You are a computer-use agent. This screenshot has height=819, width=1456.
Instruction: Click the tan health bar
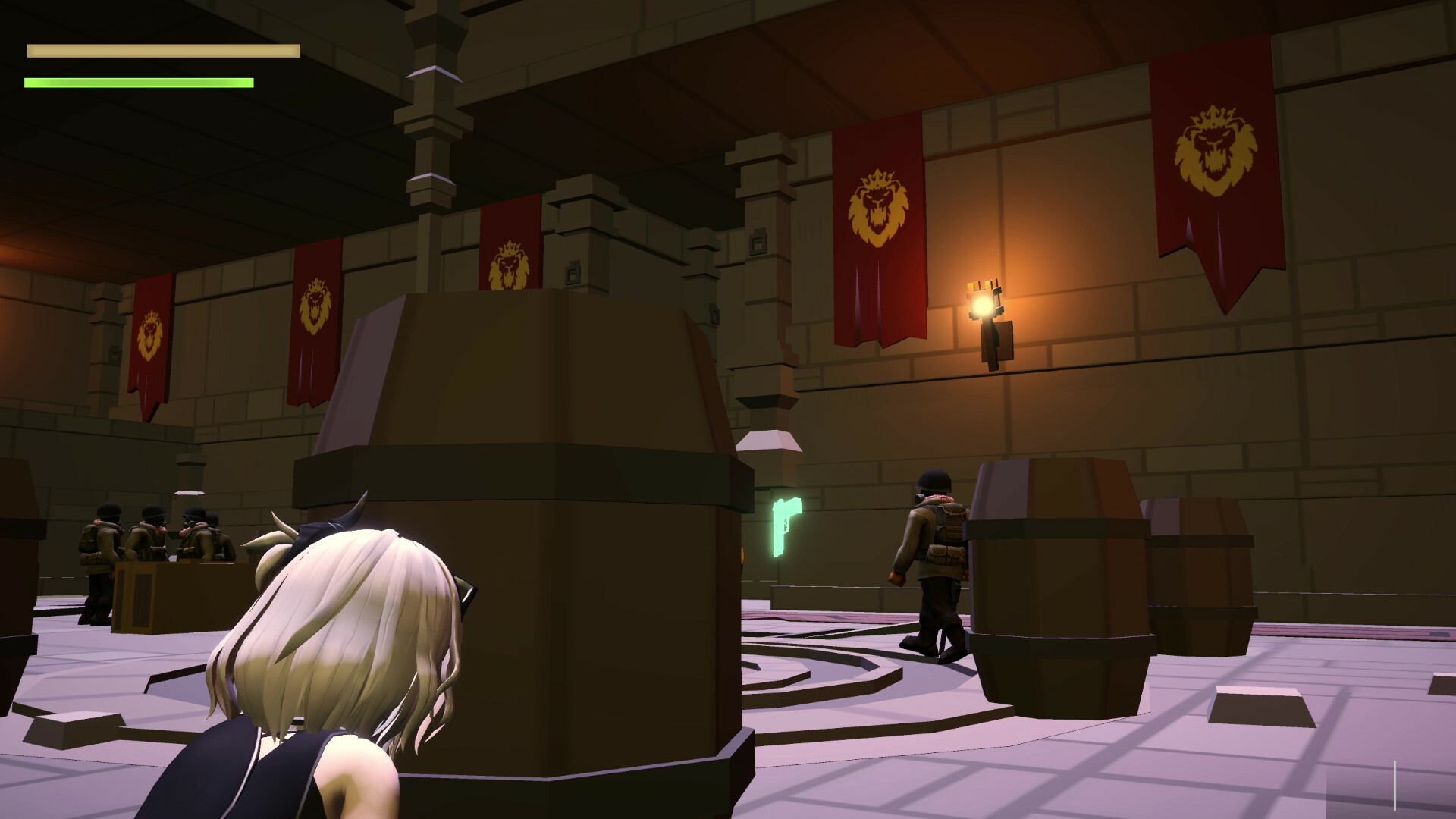163,51
